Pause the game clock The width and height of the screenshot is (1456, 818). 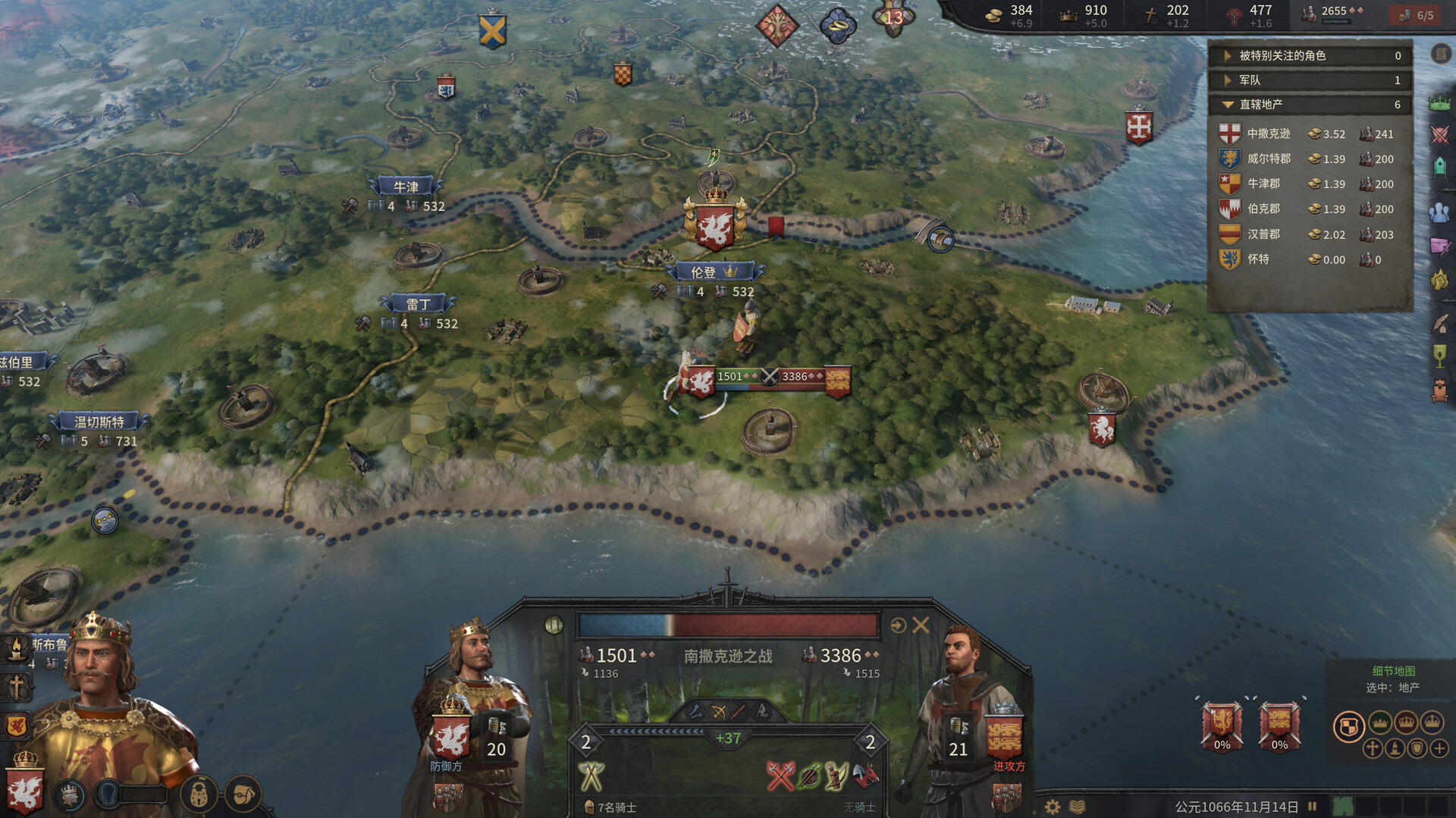pos(1313,806)
